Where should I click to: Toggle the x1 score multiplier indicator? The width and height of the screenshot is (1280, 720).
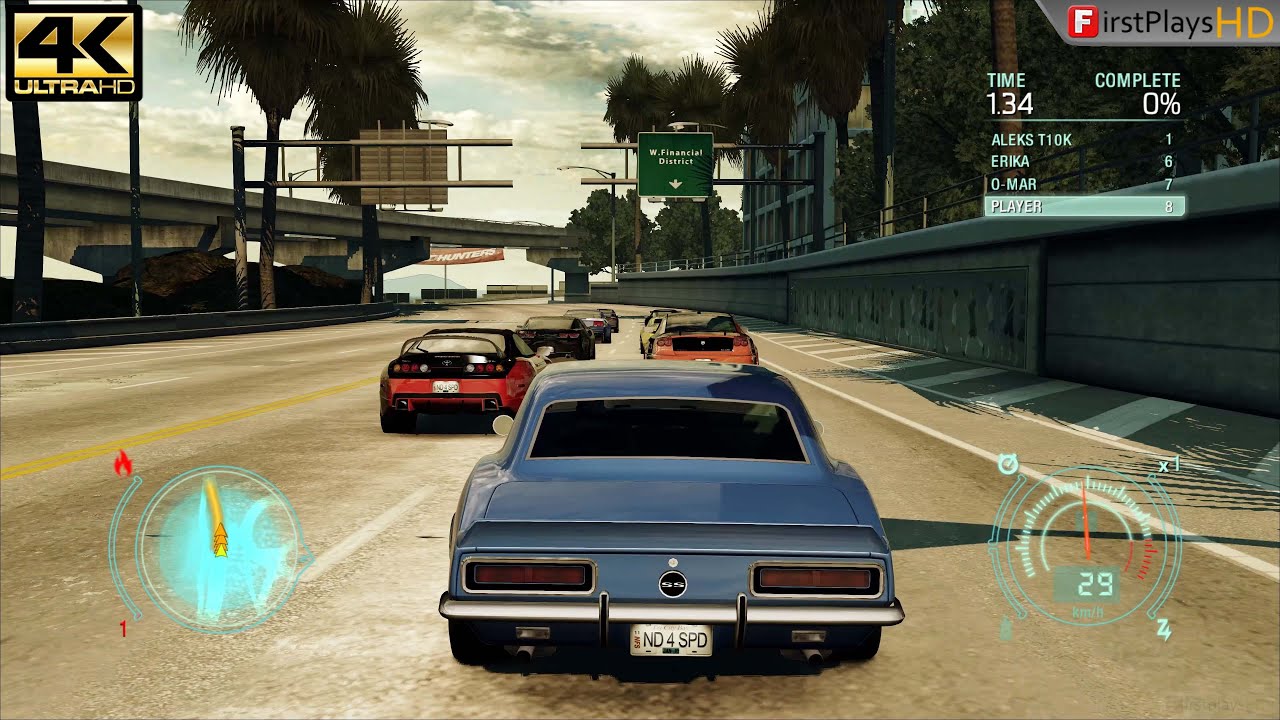1170,463
